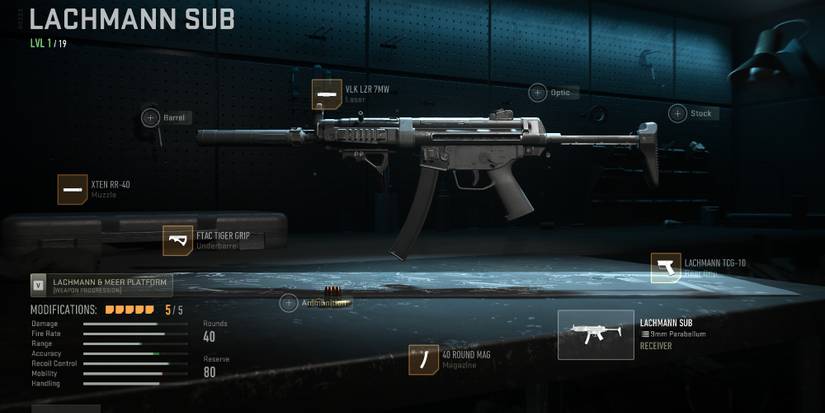Open the XTEN RR-40 muzzle slot
Screen dimensions: 825x413
73,189
